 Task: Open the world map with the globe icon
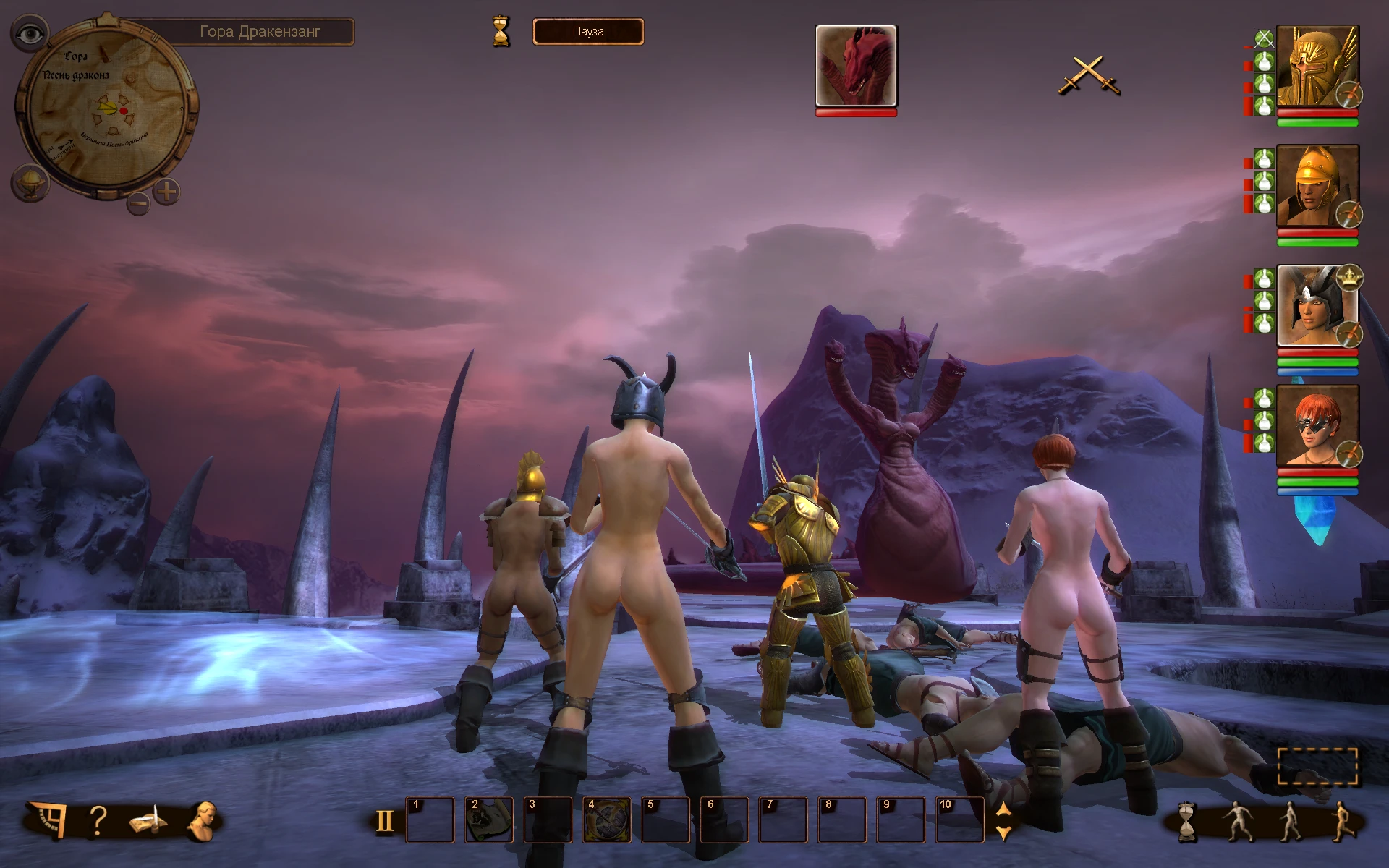coord(30,183)
